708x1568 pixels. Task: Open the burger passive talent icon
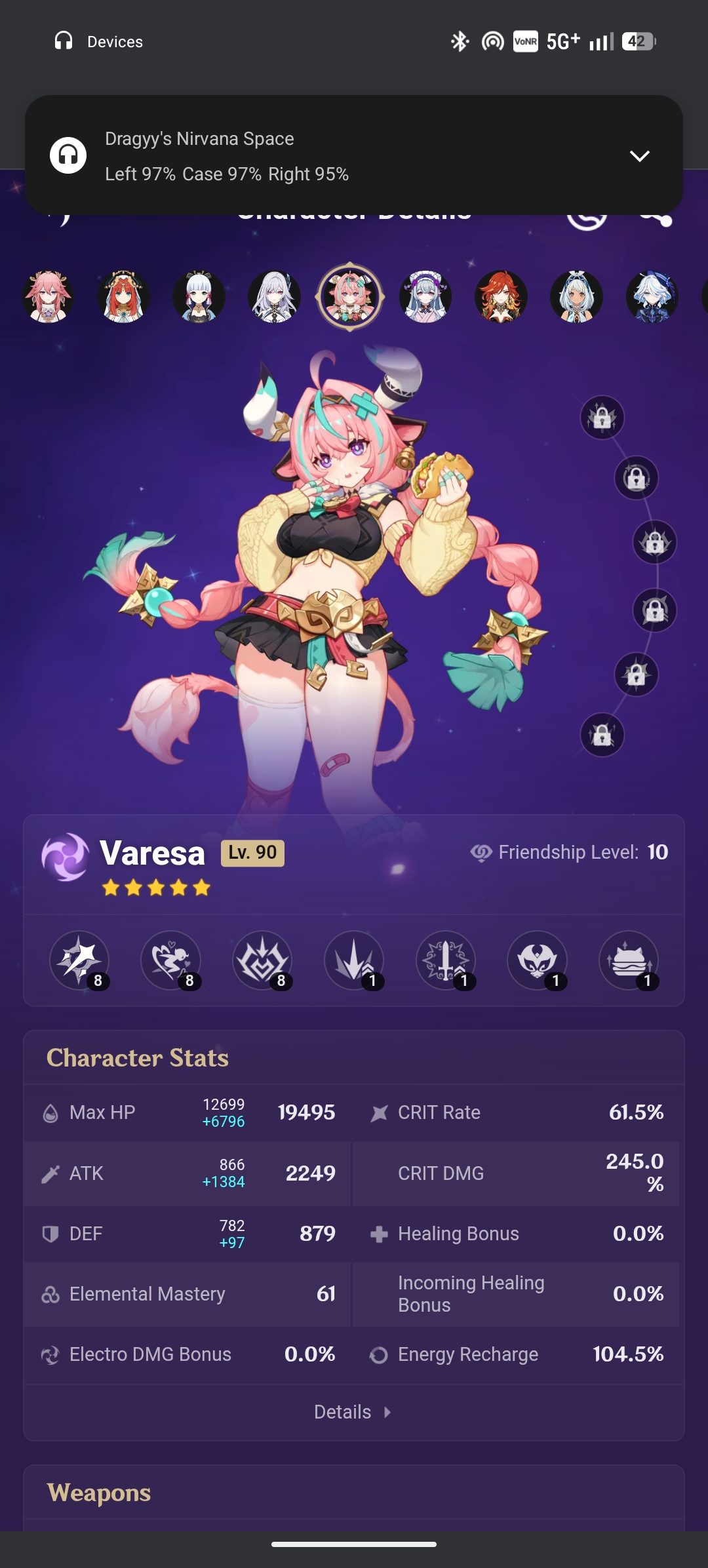tap(629, 960)
